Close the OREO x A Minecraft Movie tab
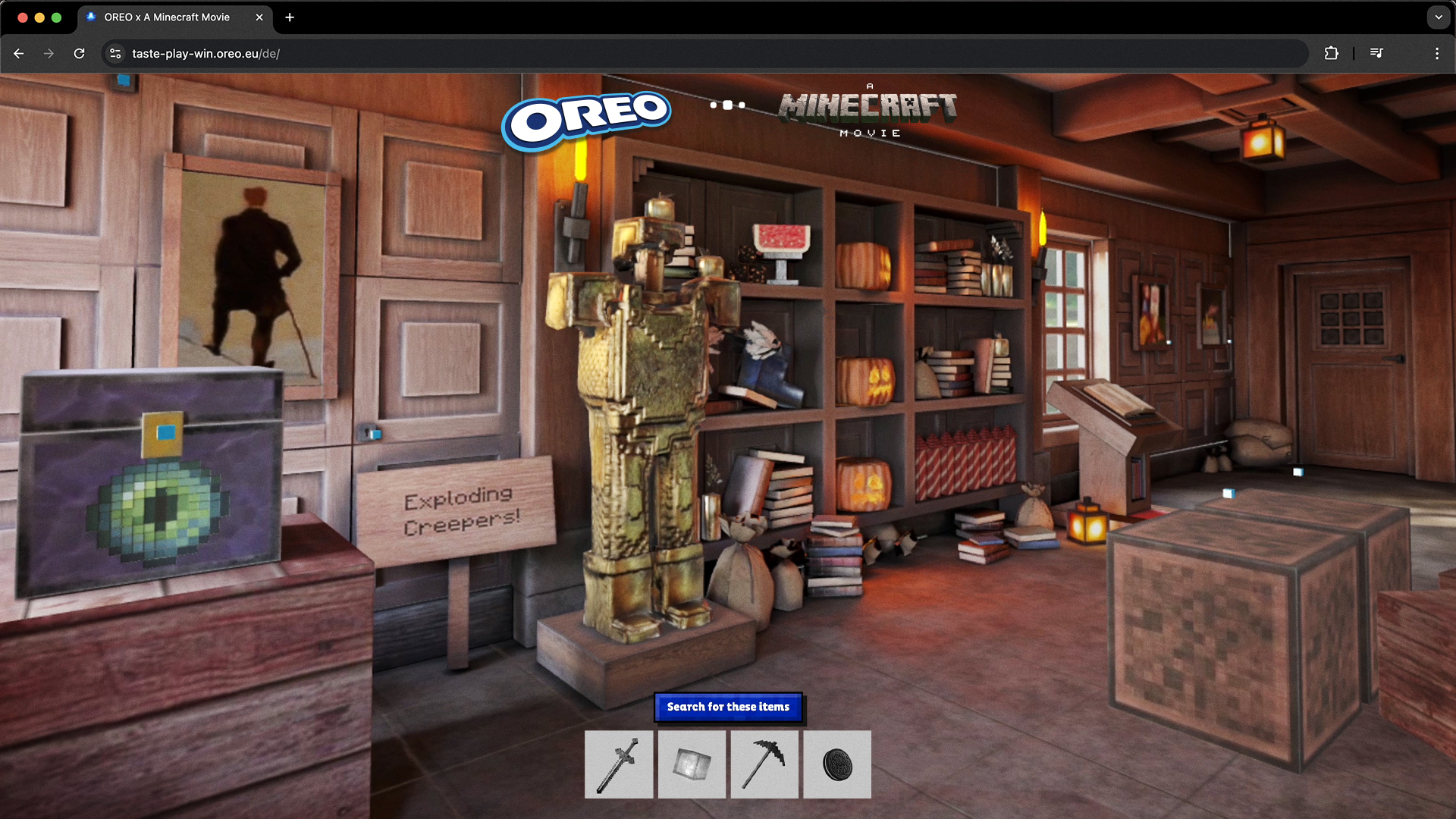 coord(259,17)
